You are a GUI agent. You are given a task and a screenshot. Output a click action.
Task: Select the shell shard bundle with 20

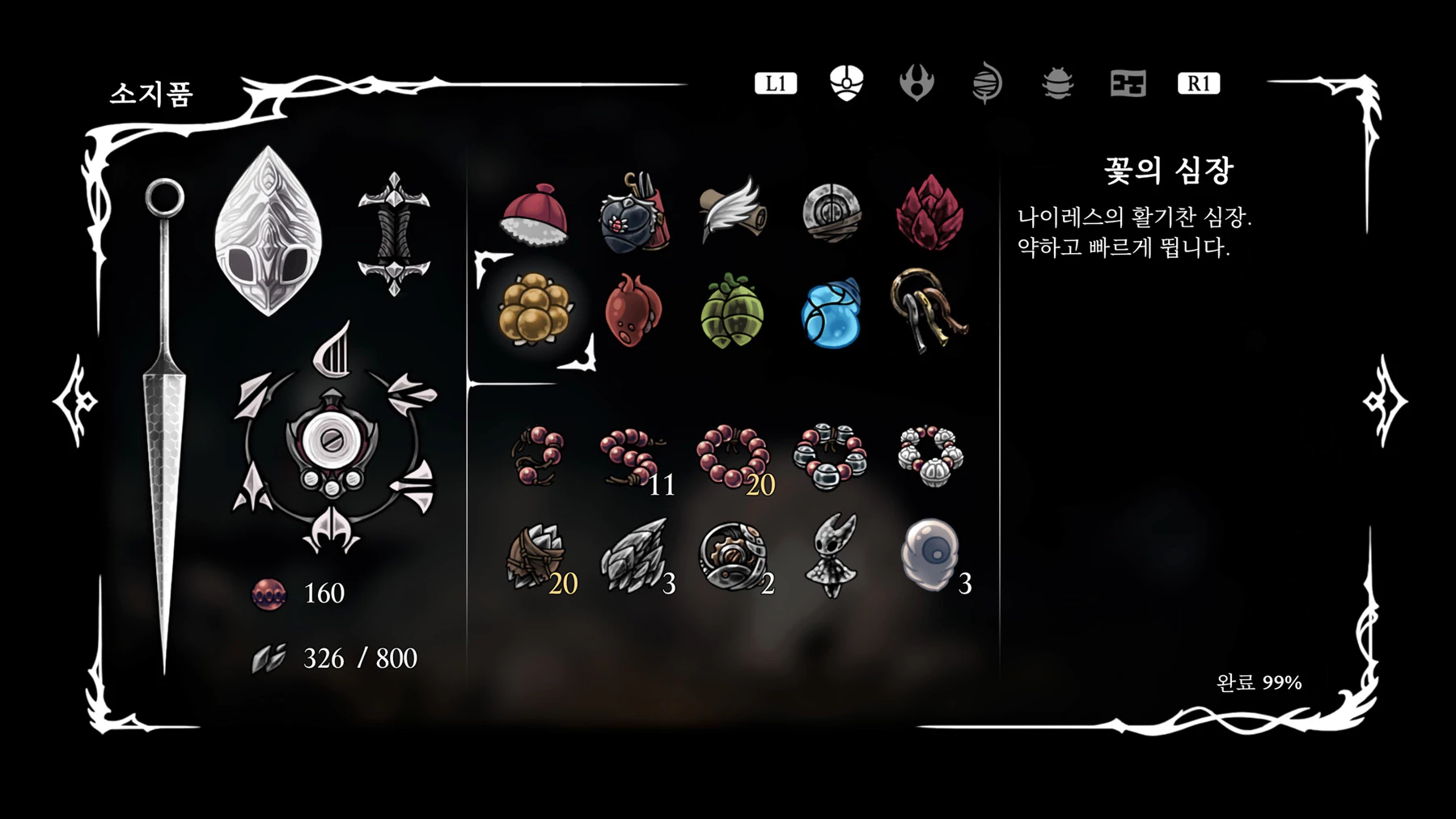535,556
